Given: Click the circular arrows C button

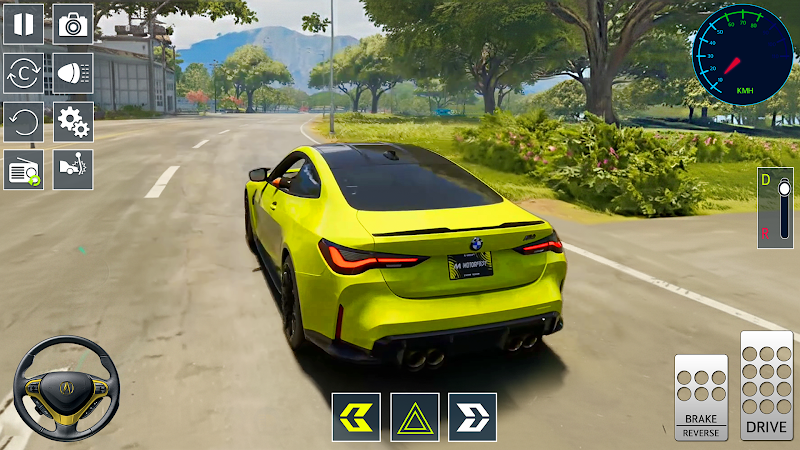Looking at the screenshot, I should pyautogui.click(x=23, y=73).
